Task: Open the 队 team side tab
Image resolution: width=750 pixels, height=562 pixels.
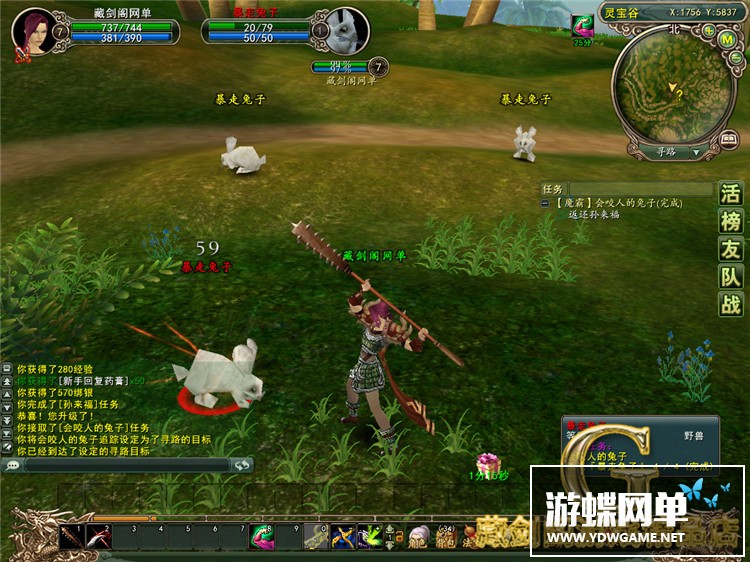Action: 731,278
